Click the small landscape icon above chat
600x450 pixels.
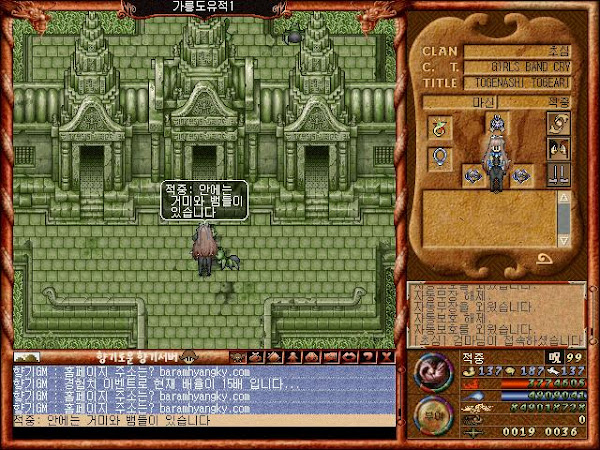(x=27, y=356)
